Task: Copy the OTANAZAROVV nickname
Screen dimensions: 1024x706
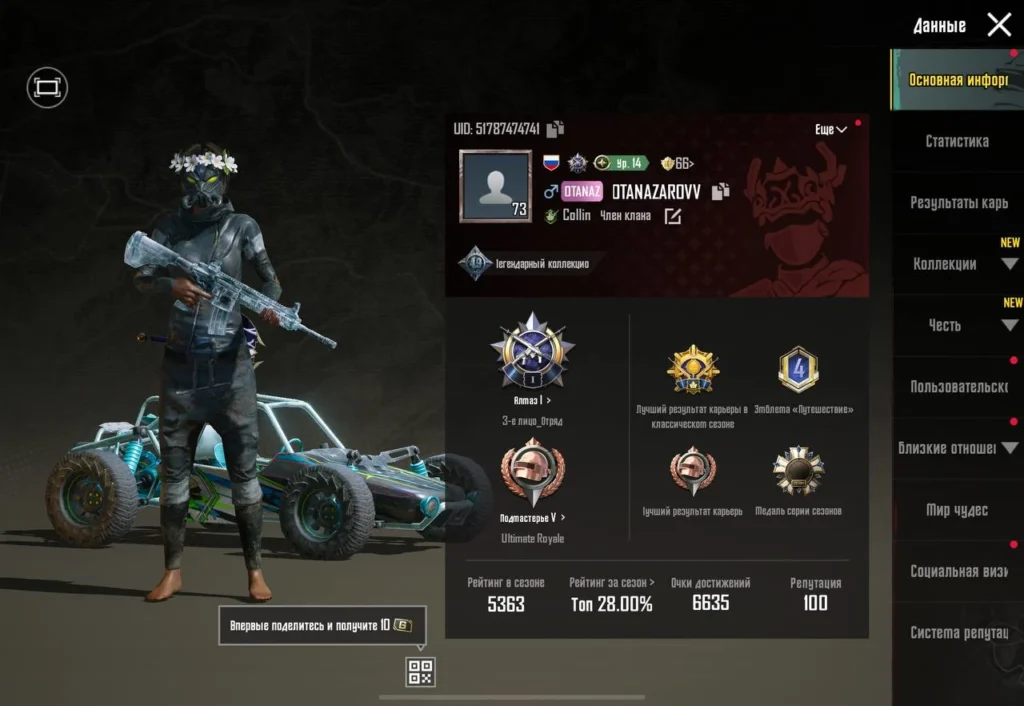Action: (720, 191)
